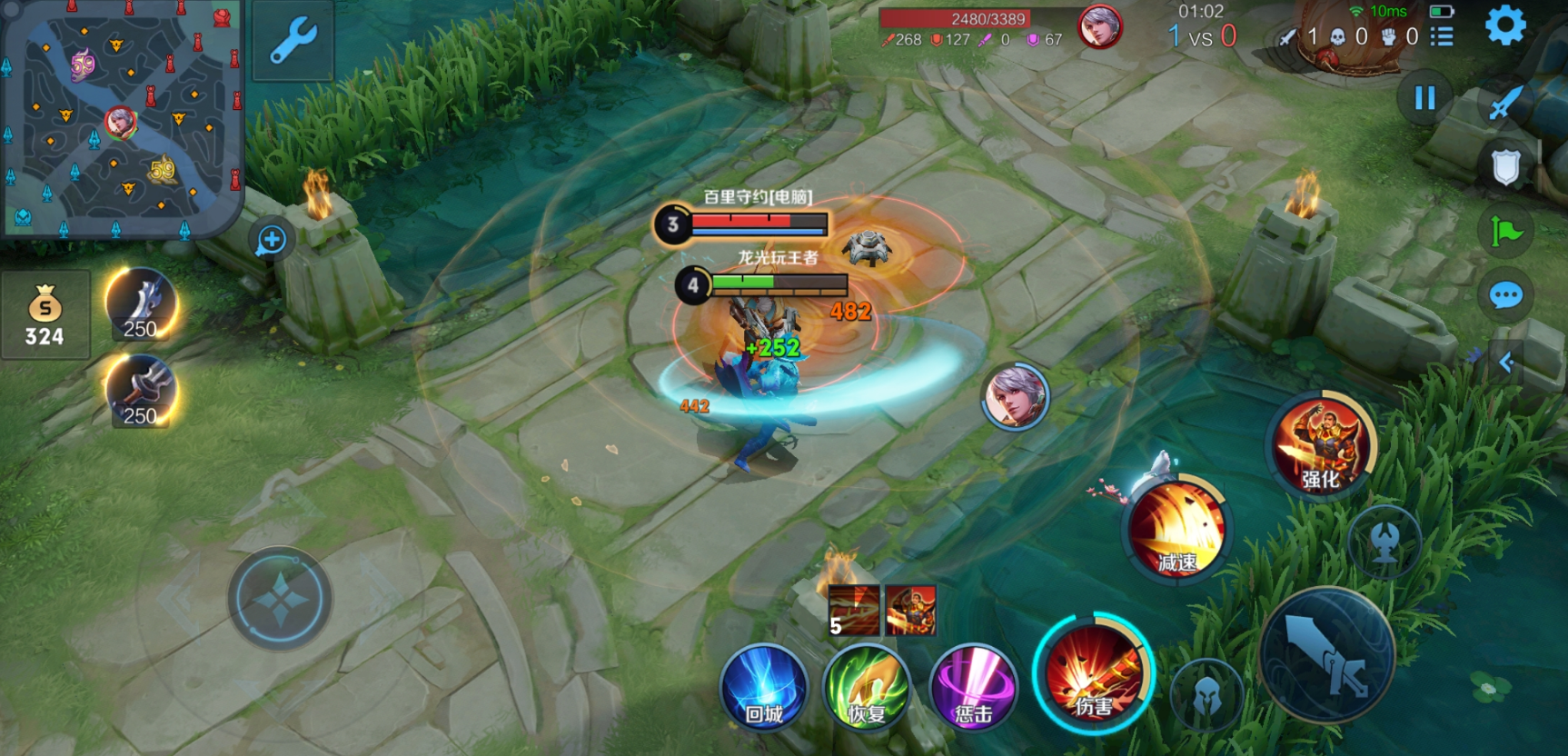Viewport: 1568px width, 756px height.
Task: Open the settings gear menu
Action: coord(1505,25)
